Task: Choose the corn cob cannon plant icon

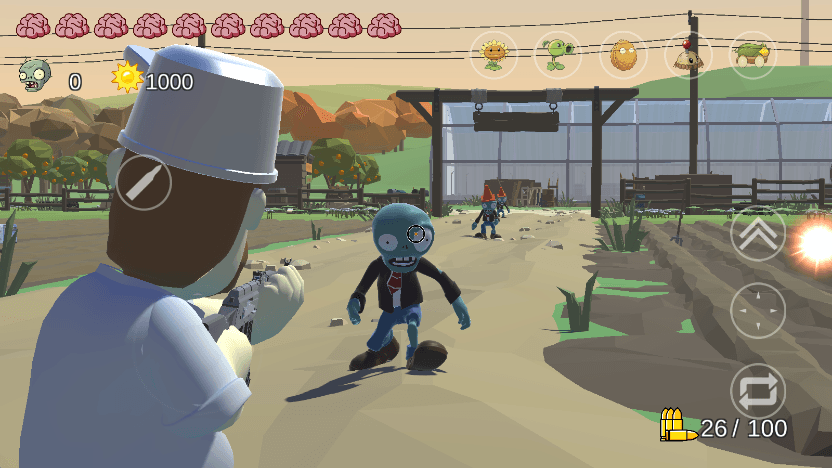Action: tap(753, 54)
